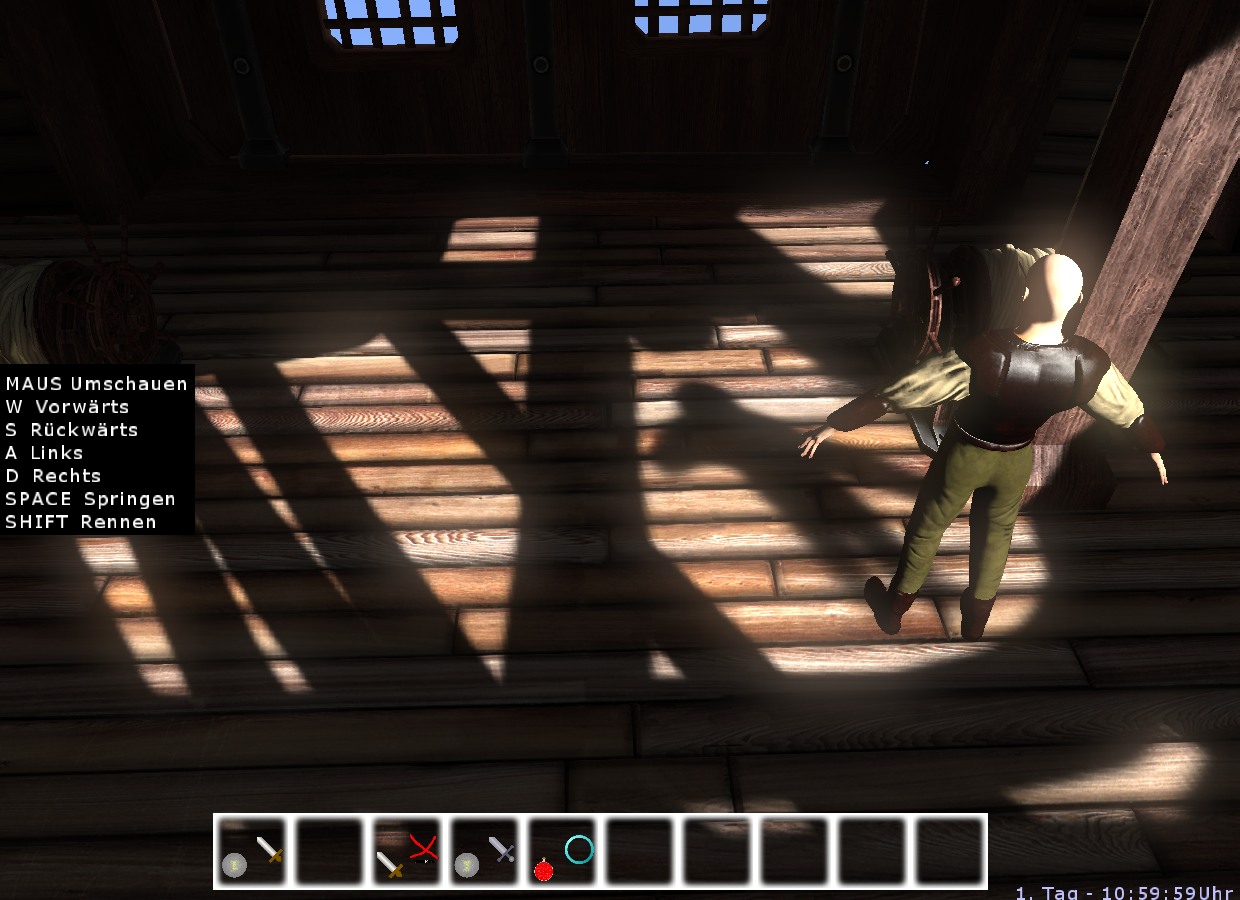
Task: Choose the grey sword and shield slot
Action: tap(486, 852)
